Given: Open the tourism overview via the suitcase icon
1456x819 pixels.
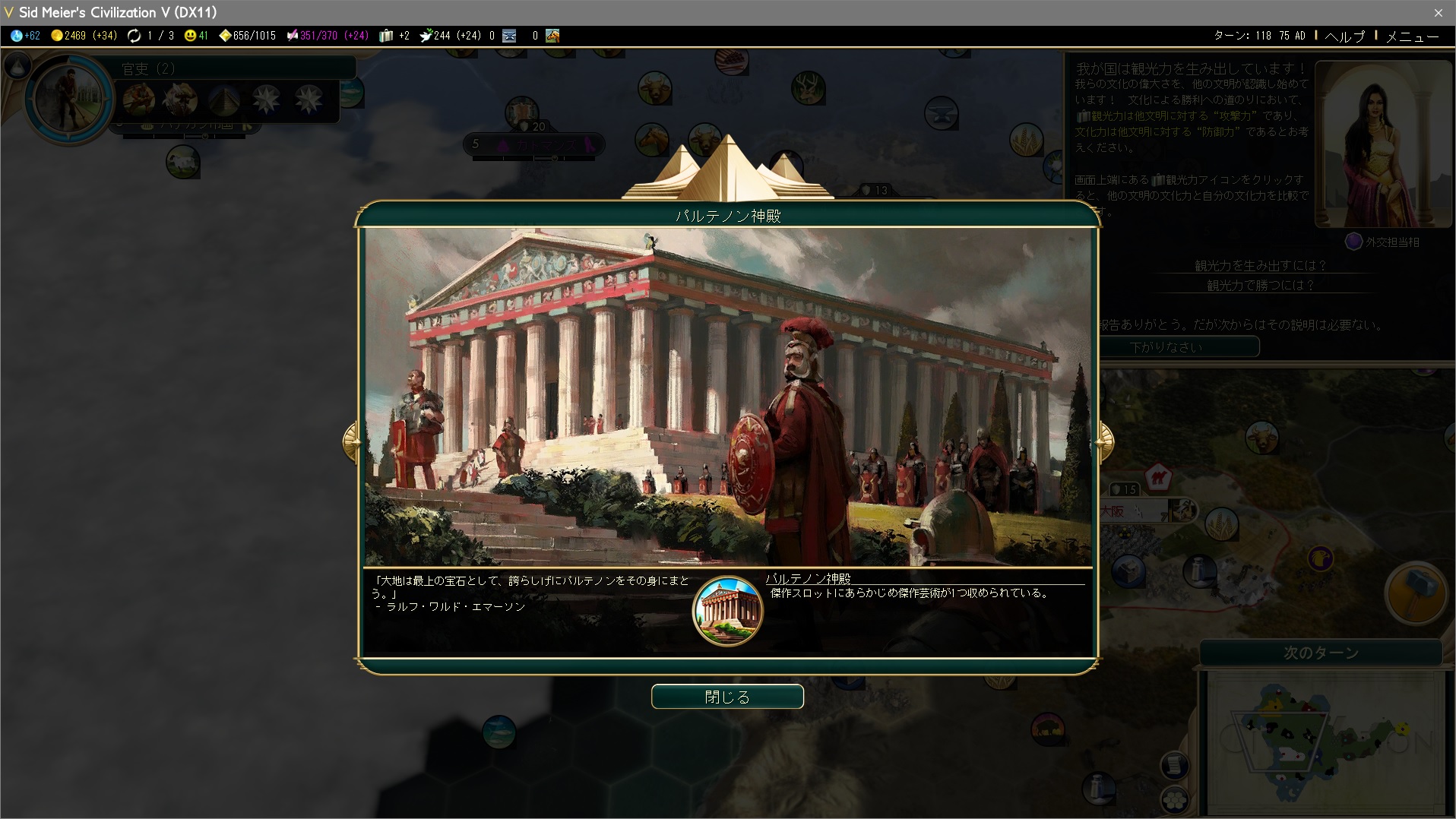Looking at the screenshot, I should click(x=386, y=36).
